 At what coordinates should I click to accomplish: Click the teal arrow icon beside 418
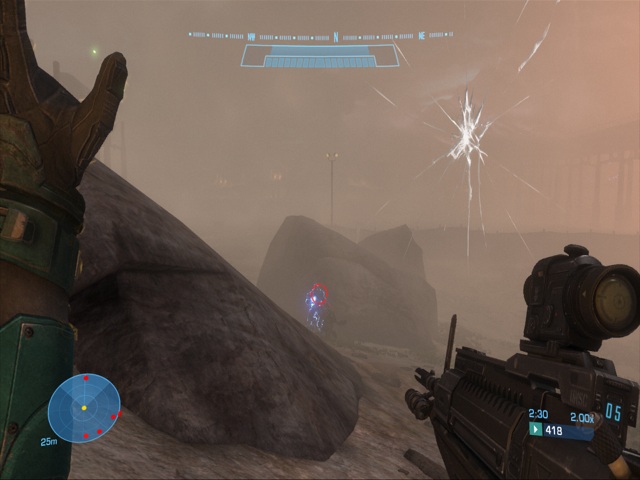pyautogui.click(x=535, y=430)
